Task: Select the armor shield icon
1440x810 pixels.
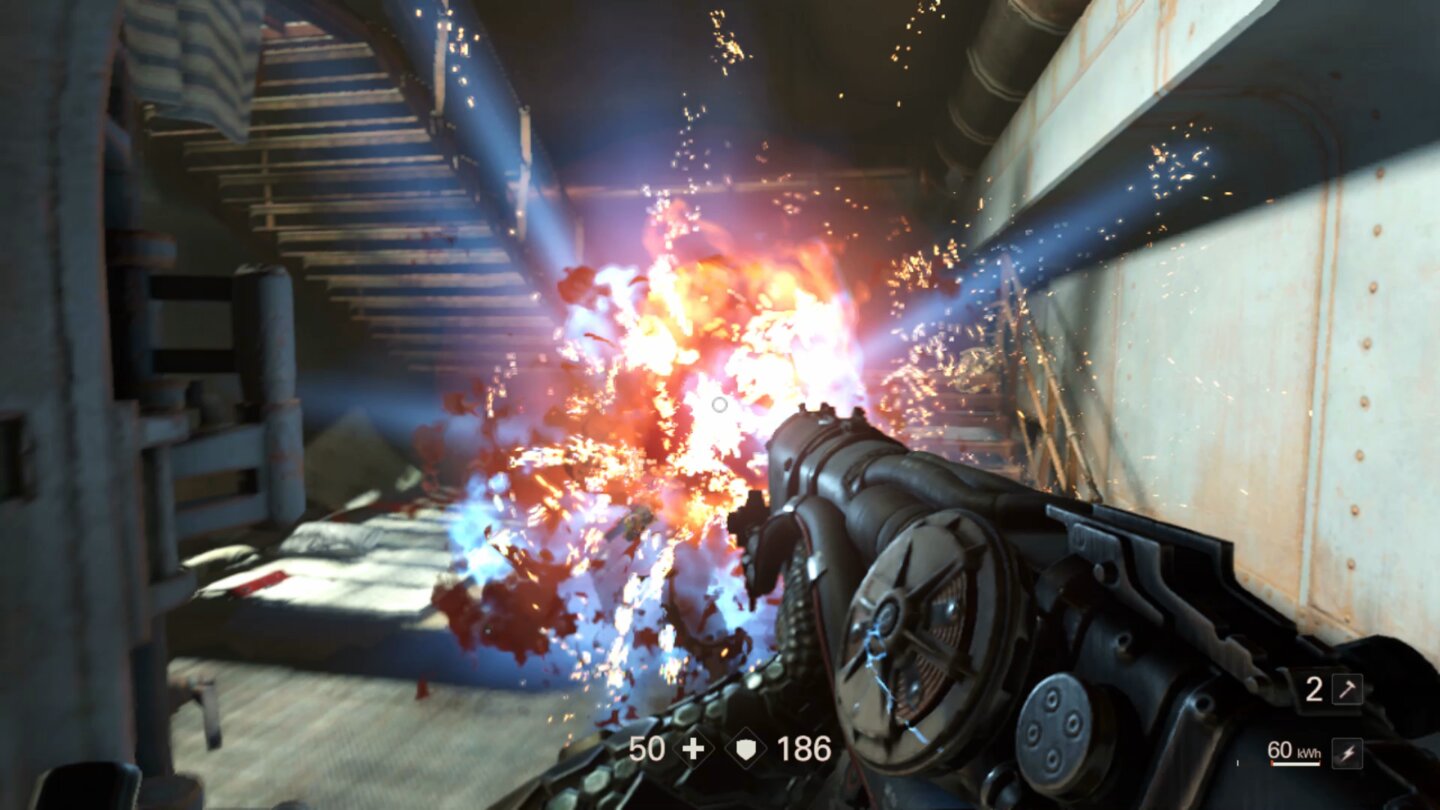Action: 746,748
